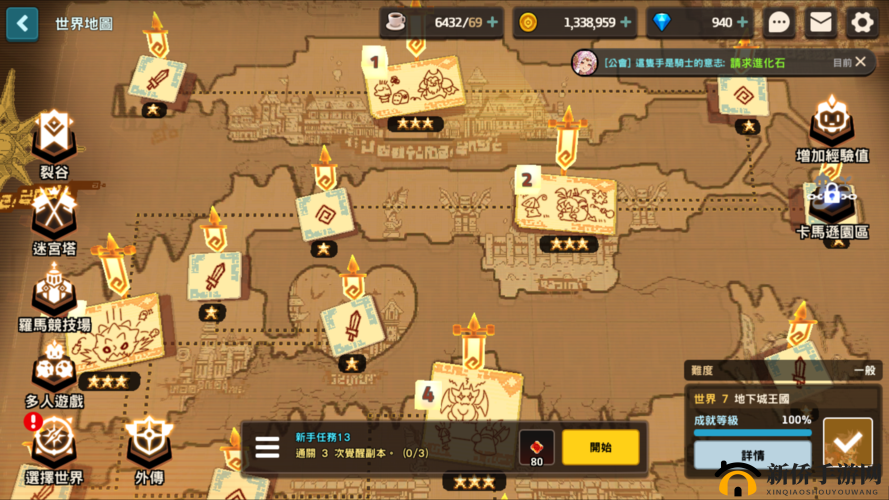Image resolution: width=889 pixels, height=500 pixels.
Task: Open the mailbox envelope icon
Action: pyautogui.click(x=820, y=23)
